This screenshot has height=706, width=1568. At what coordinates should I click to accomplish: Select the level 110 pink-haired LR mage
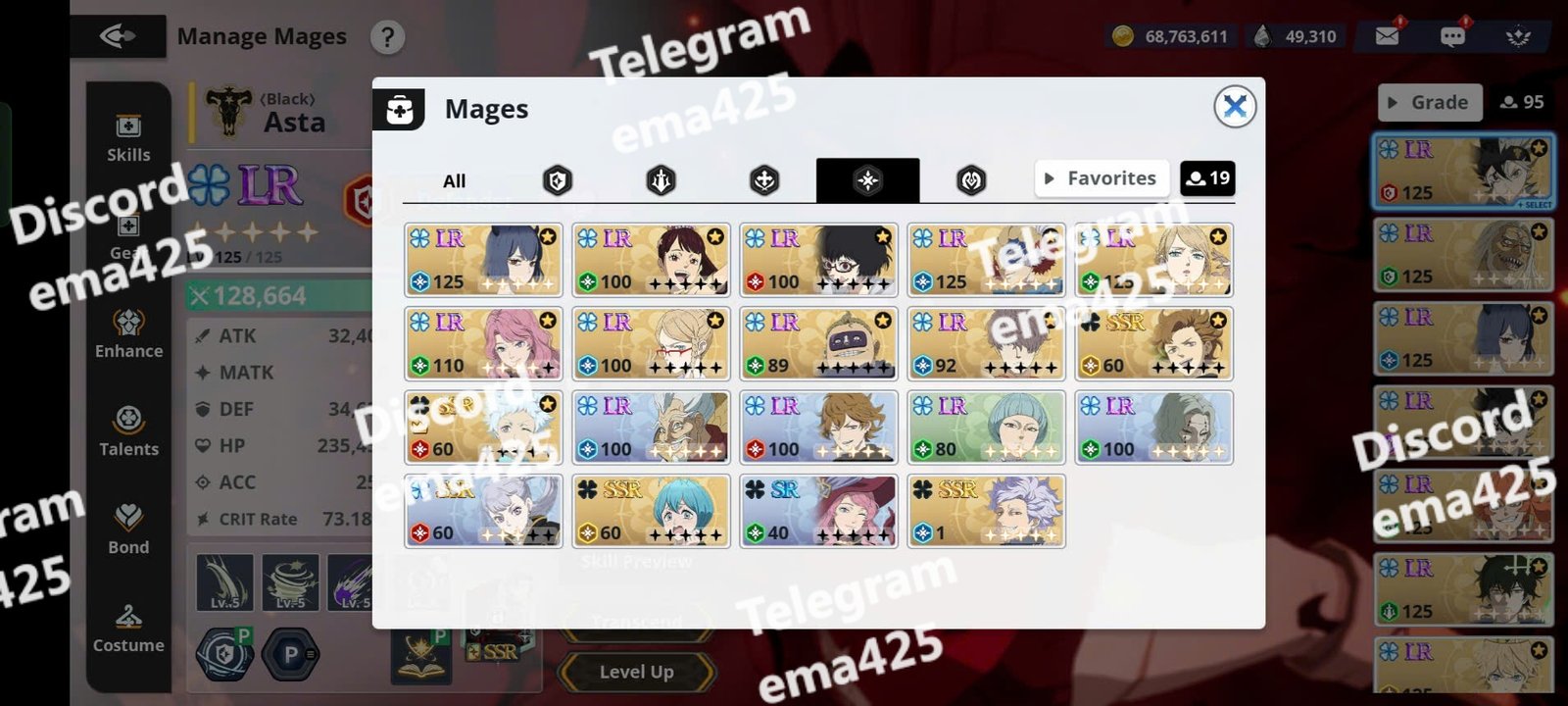[x=483, y=343]
